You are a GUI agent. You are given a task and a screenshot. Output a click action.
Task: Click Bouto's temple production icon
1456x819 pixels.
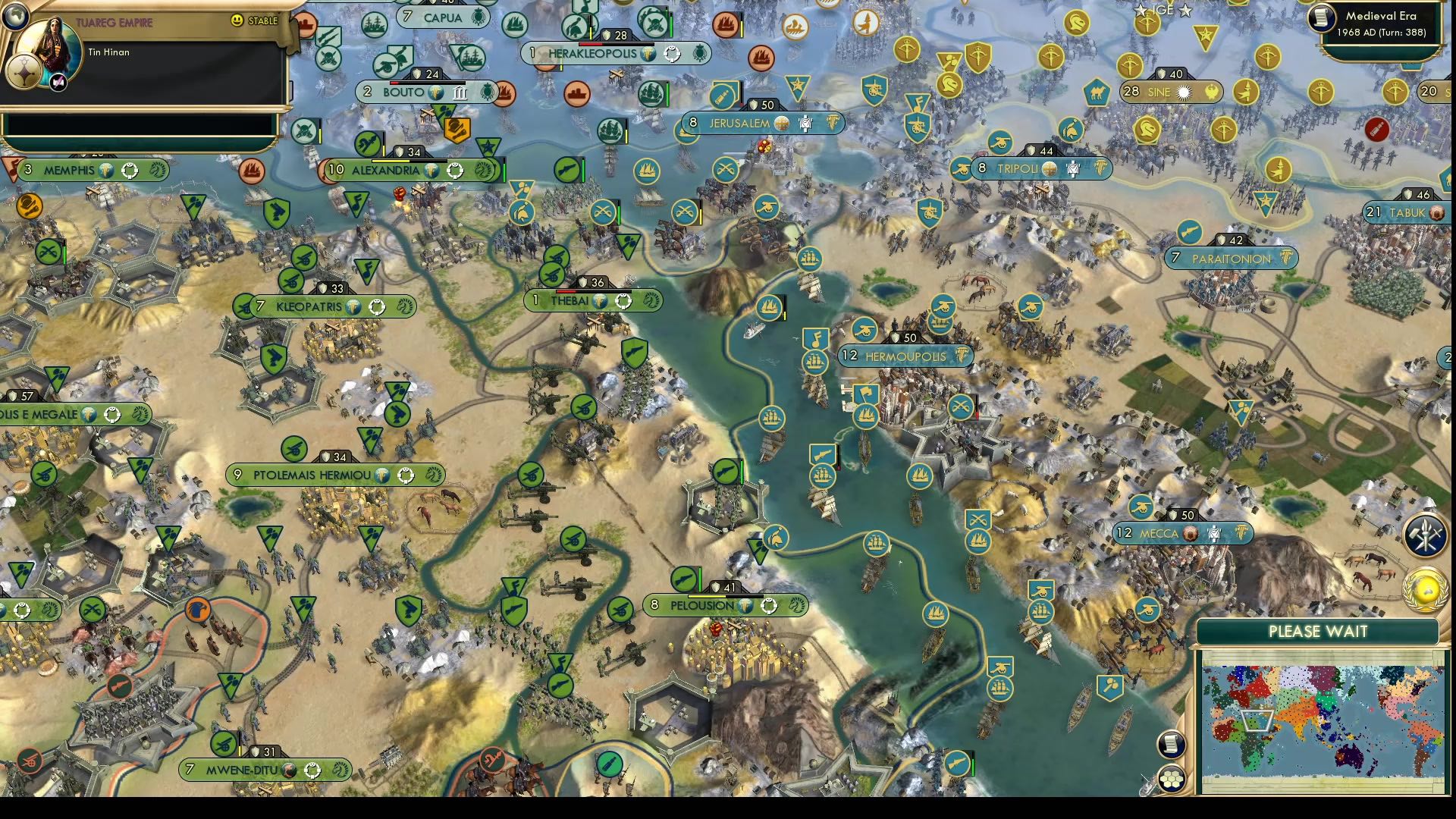click(x=460, y=92)
